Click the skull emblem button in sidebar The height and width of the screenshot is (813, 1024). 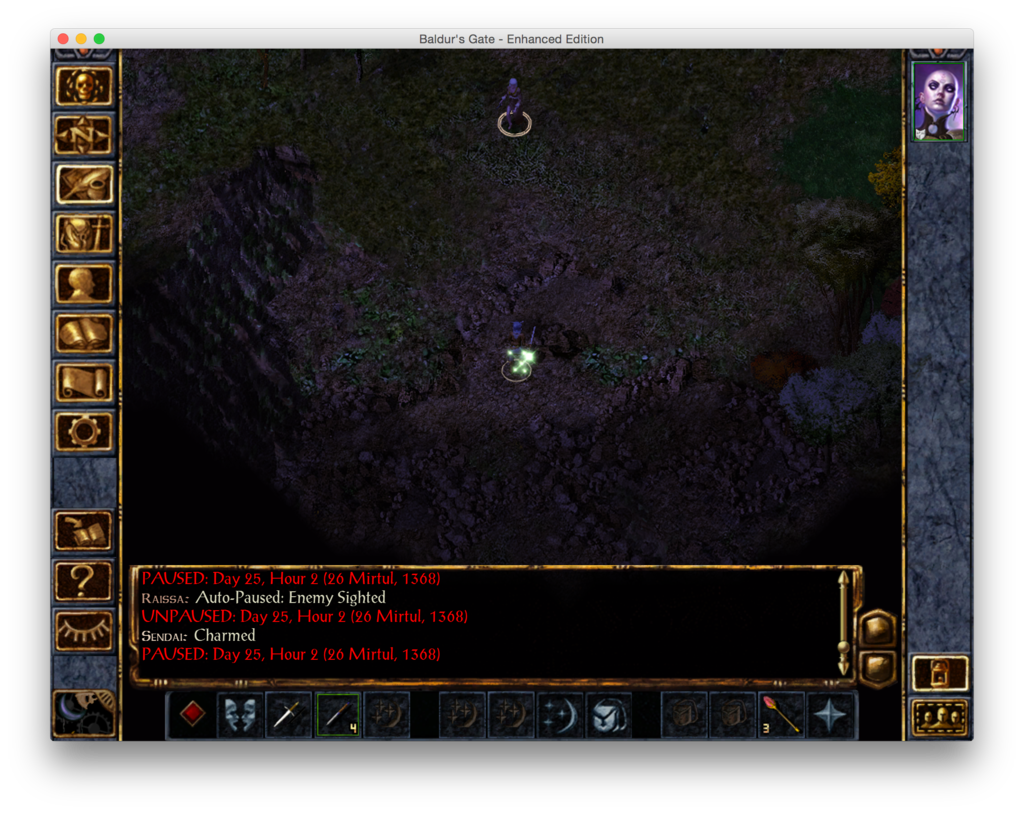[x=84, y=87]
